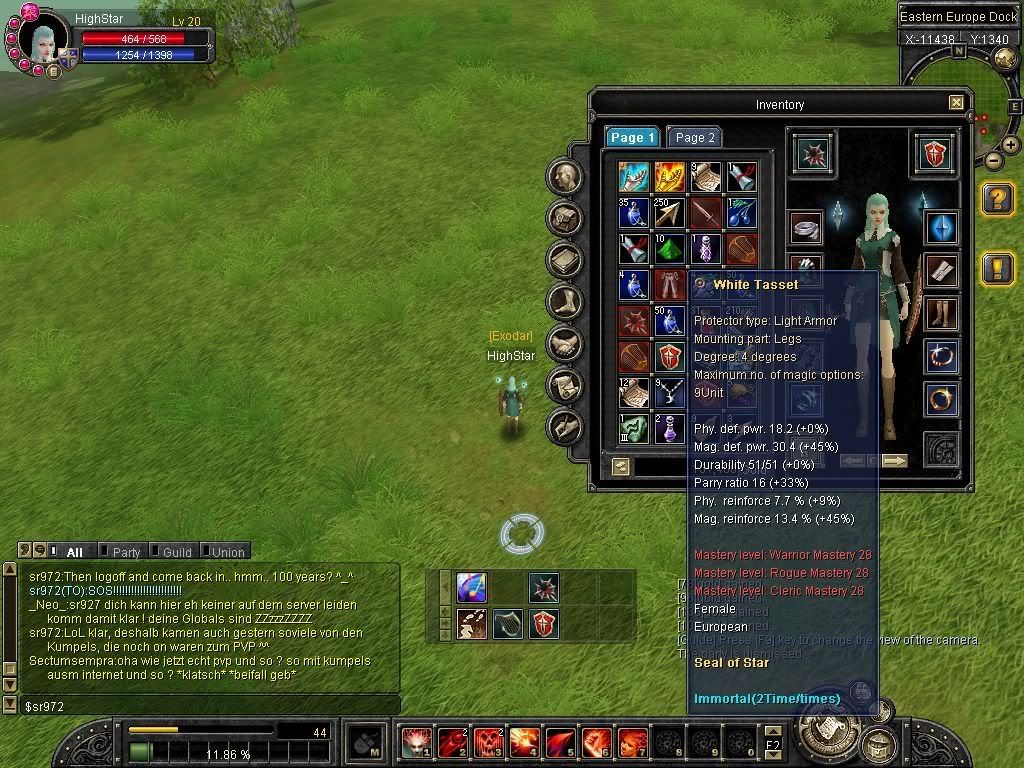Select the green pyramid item stack
Image resolution: width=1024 pixels, height=768 pixels.
coord(668,247)
